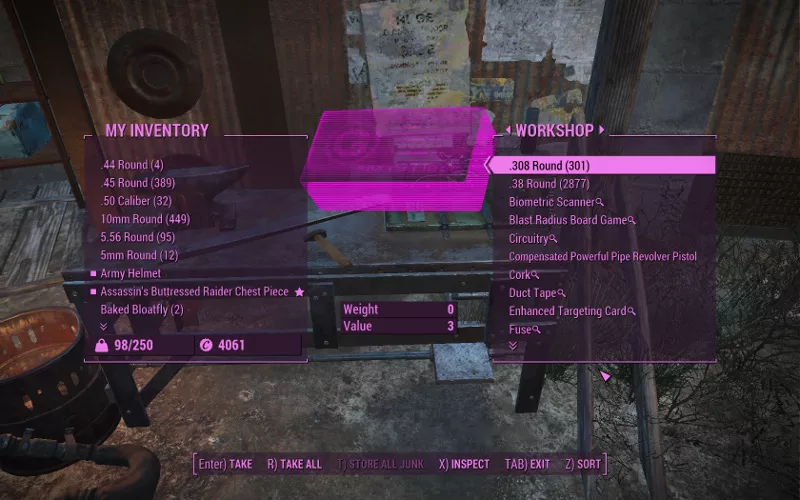Image resolution: width=800 pixels, height=500 pixels.
Task: Pick Biometric Scanner from the workshop
Action: coord(552,202)
